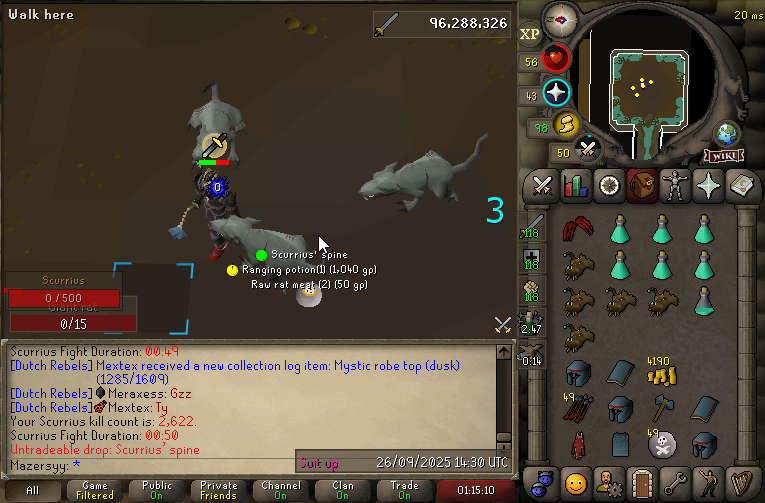Screen dimensions: 765x503
Task: Select the skull item with 49 count
Action: point(662,443)
